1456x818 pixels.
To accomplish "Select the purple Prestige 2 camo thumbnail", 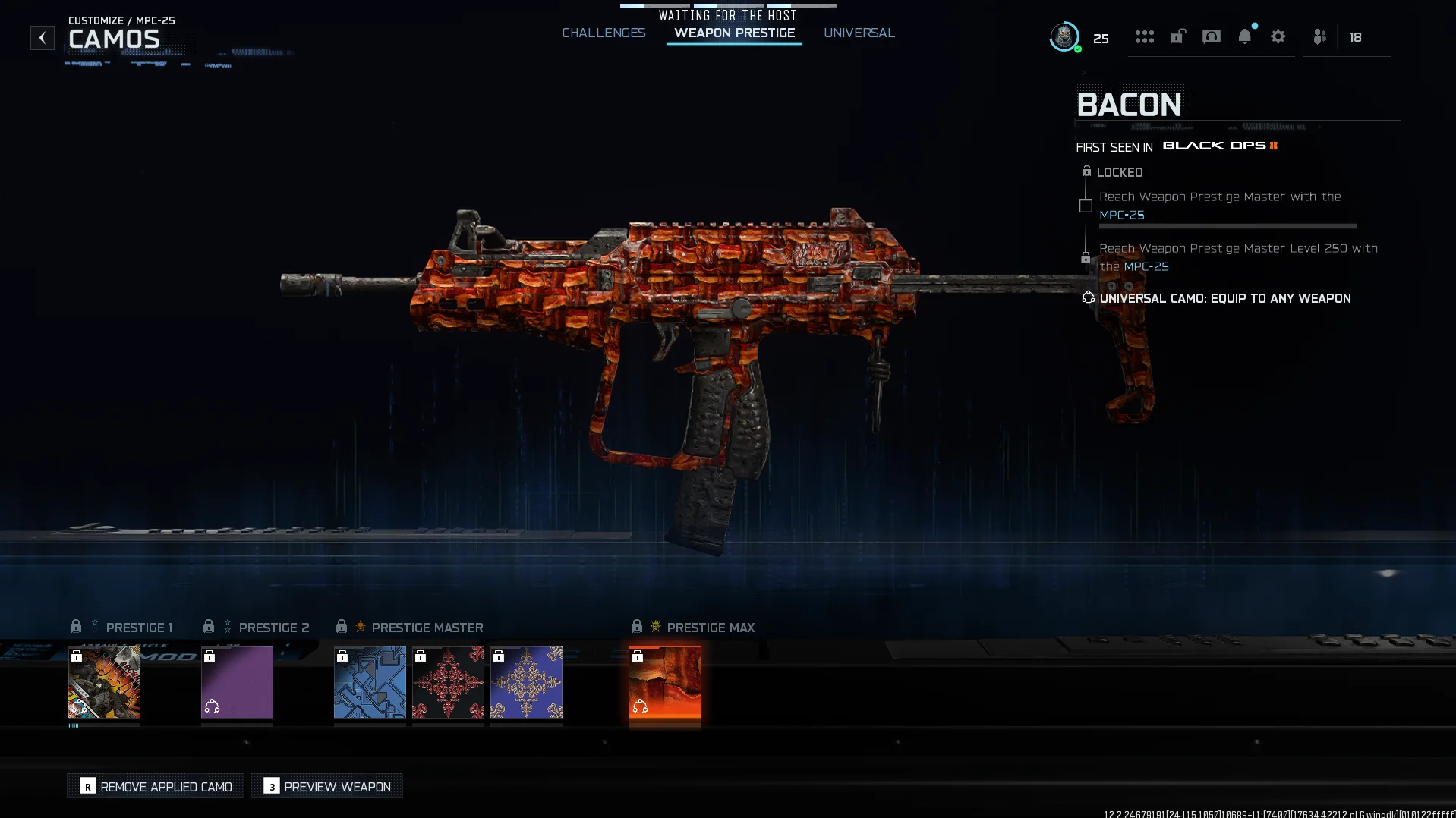I will tap(237, 682).
